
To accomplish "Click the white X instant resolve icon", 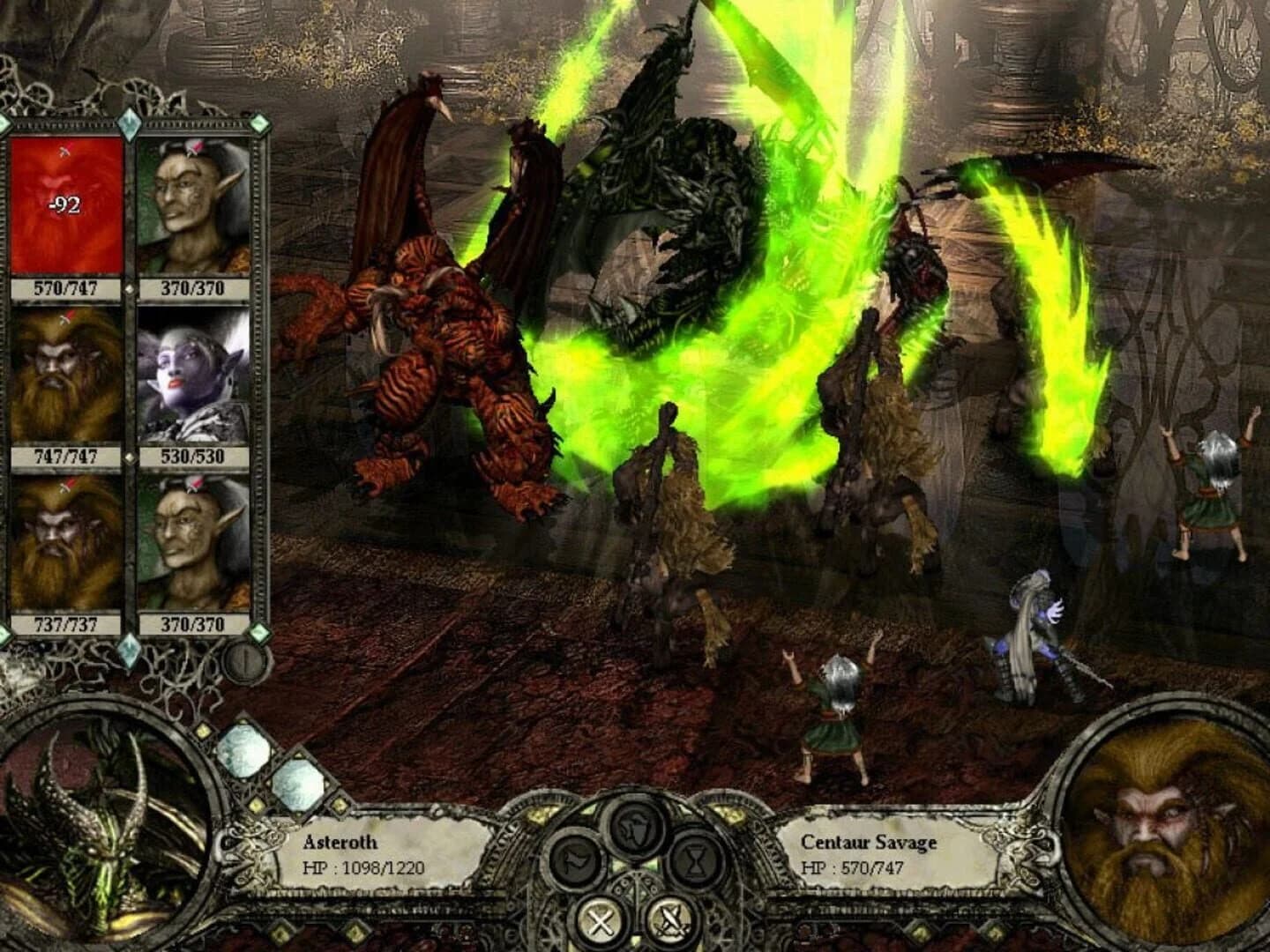I will (x=600, y=920).
